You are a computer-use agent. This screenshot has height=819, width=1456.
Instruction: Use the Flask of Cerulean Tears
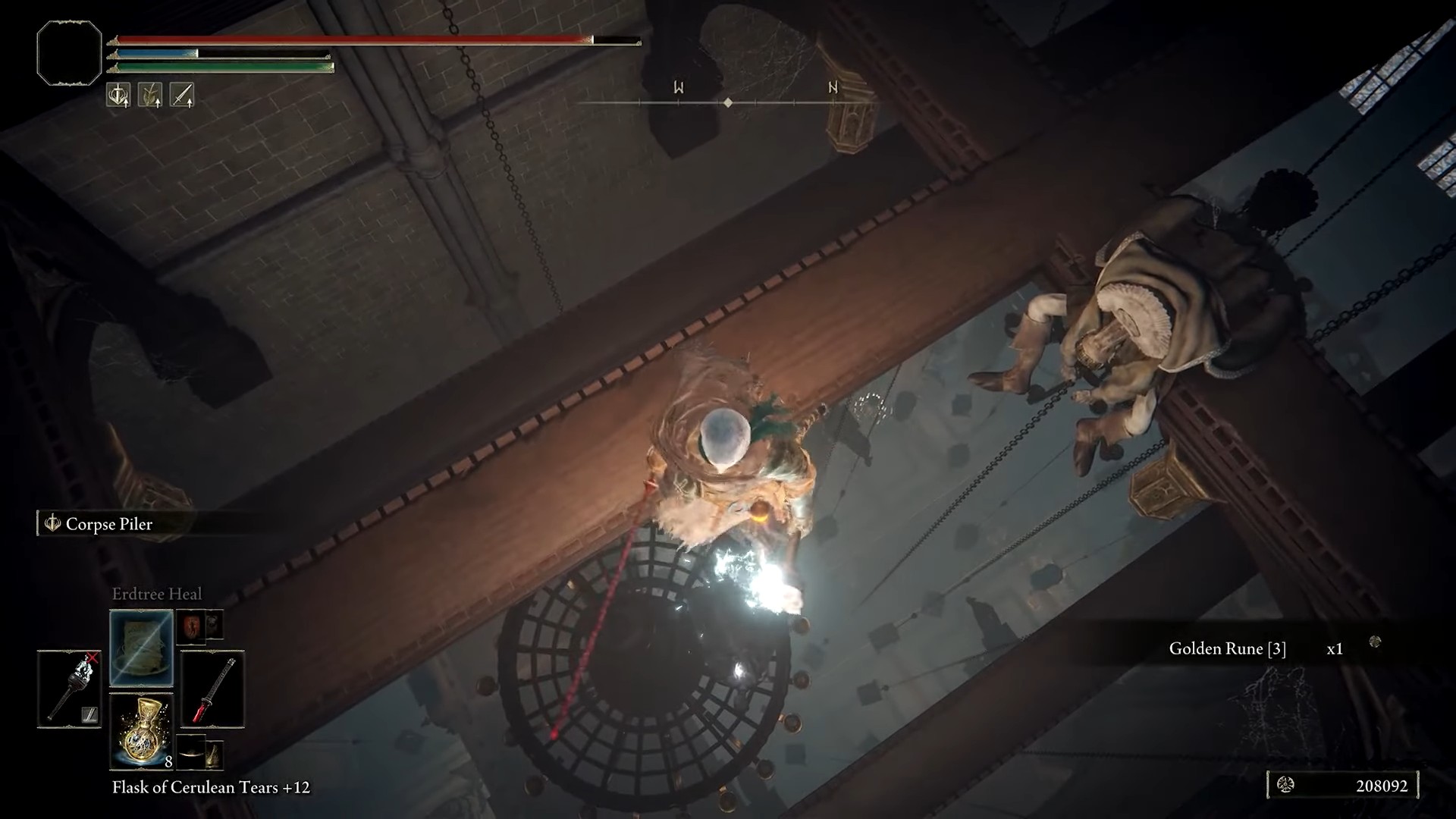click(x=142, y=731)
